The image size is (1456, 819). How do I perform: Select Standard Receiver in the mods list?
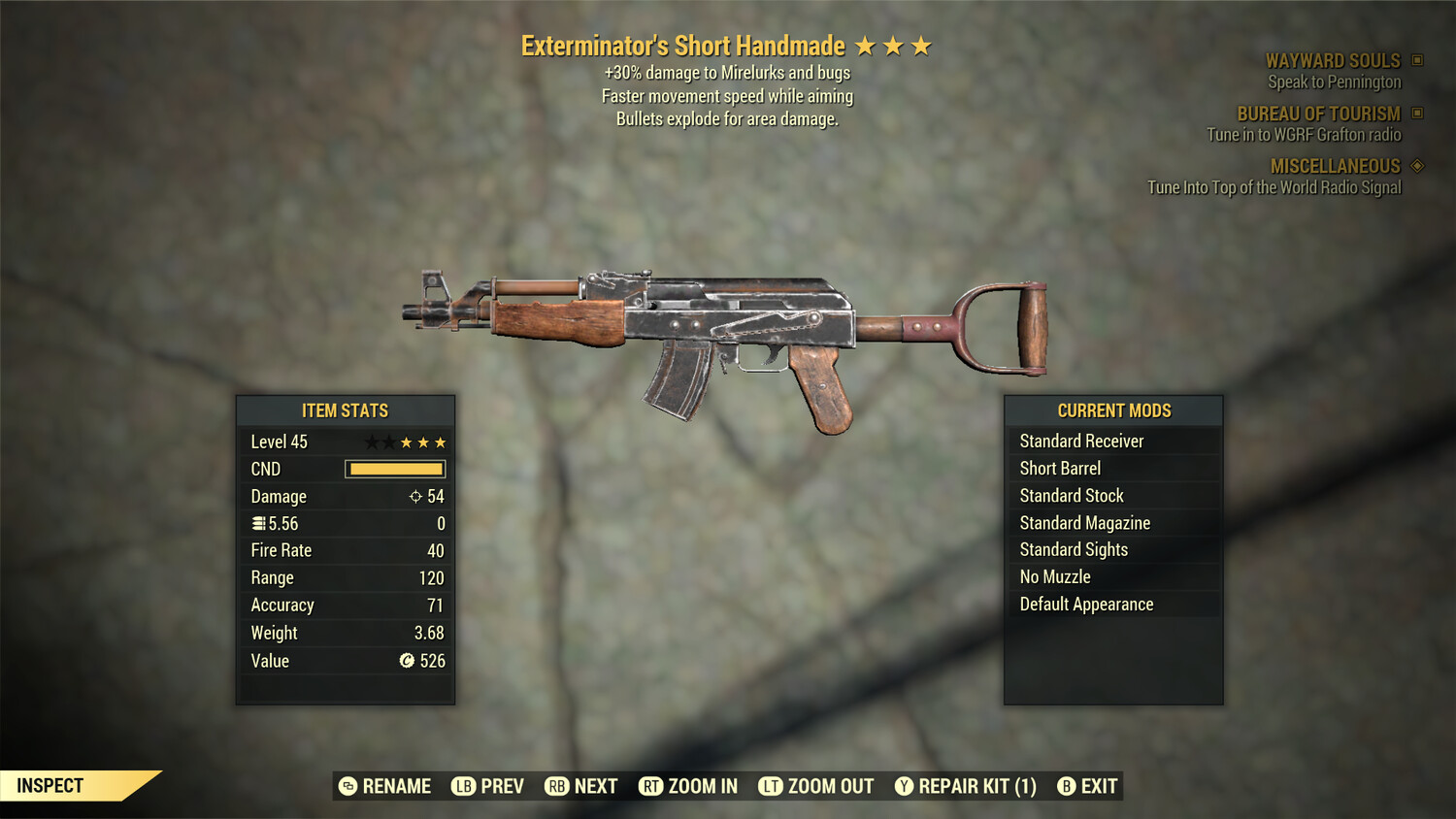point(1081,441)
